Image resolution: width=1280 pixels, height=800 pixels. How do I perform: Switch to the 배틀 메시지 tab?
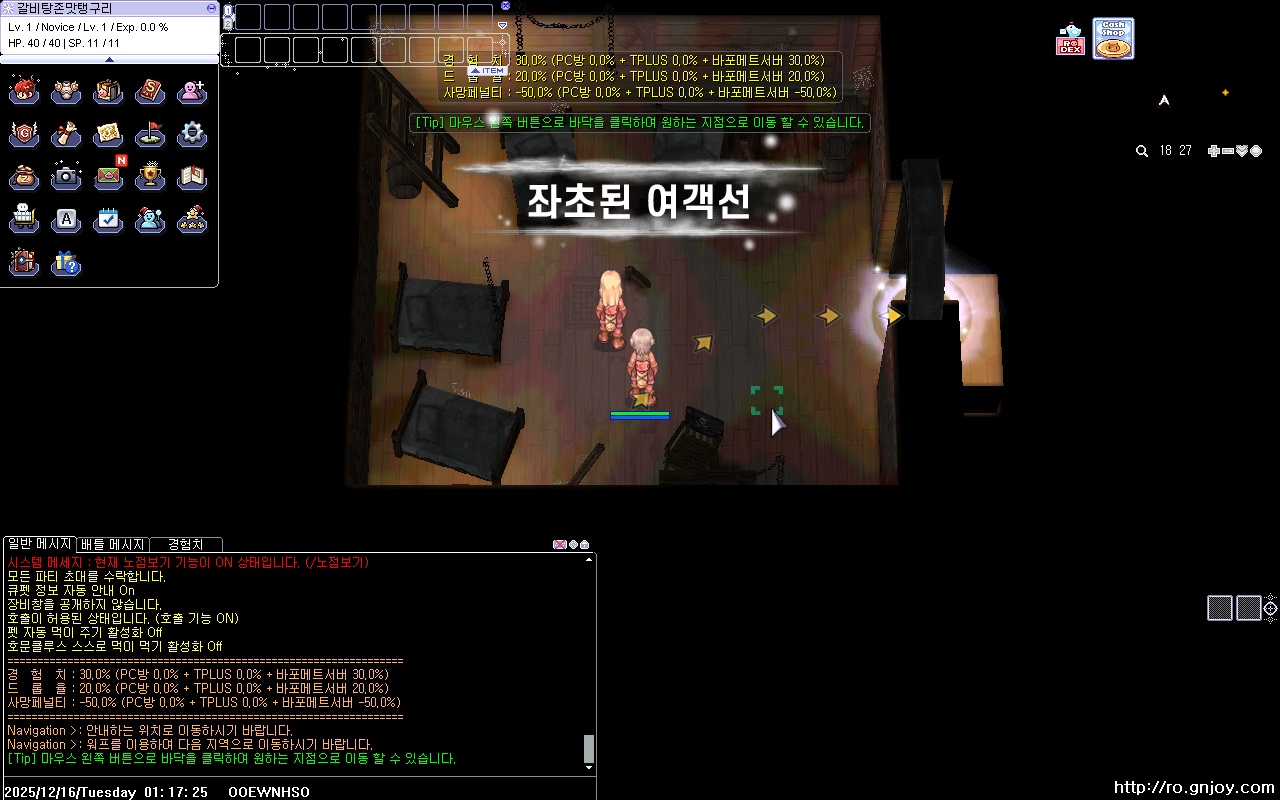115,544
